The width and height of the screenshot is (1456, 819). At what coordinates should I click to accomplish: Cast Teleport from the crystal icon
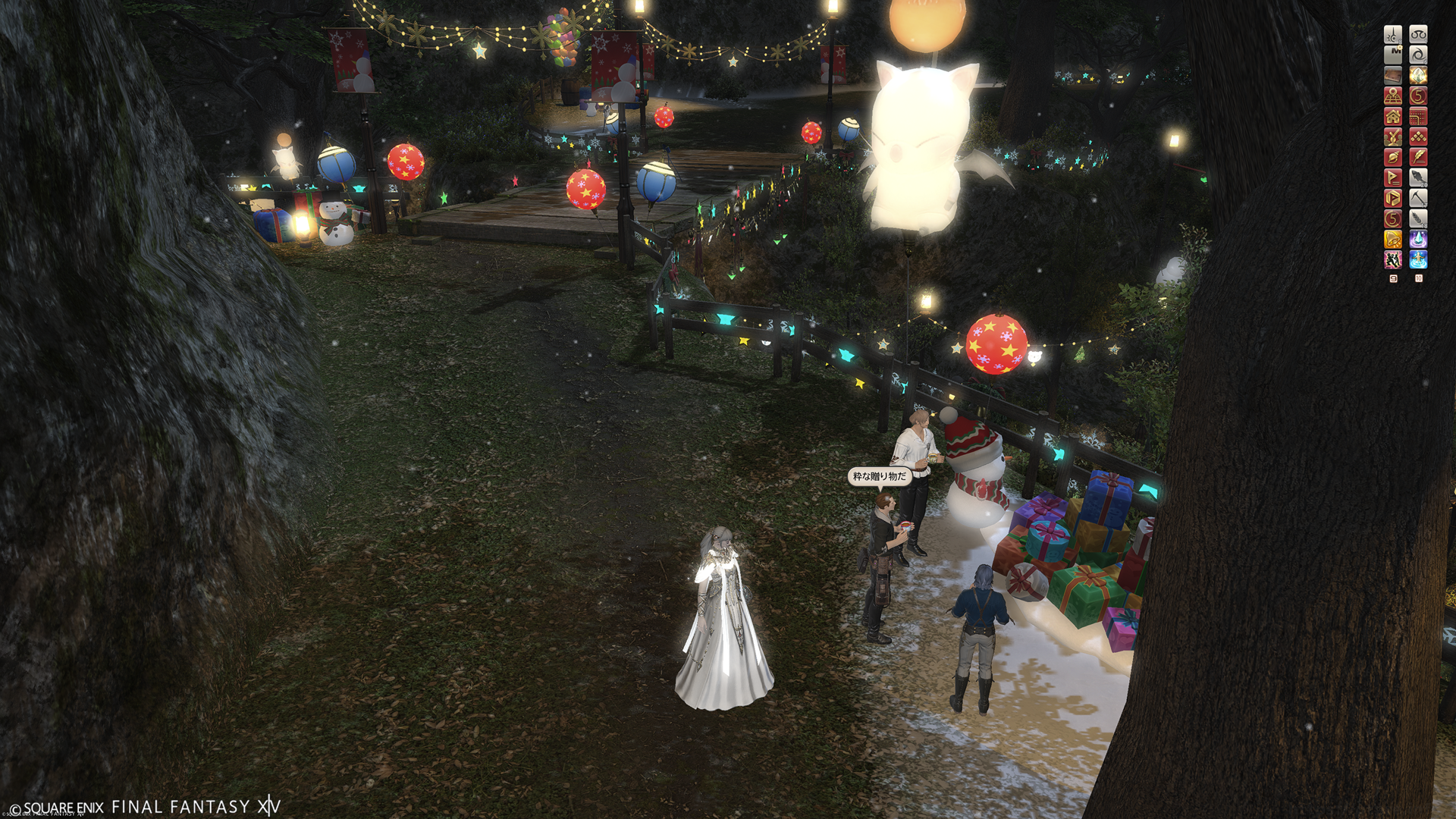1418,240
